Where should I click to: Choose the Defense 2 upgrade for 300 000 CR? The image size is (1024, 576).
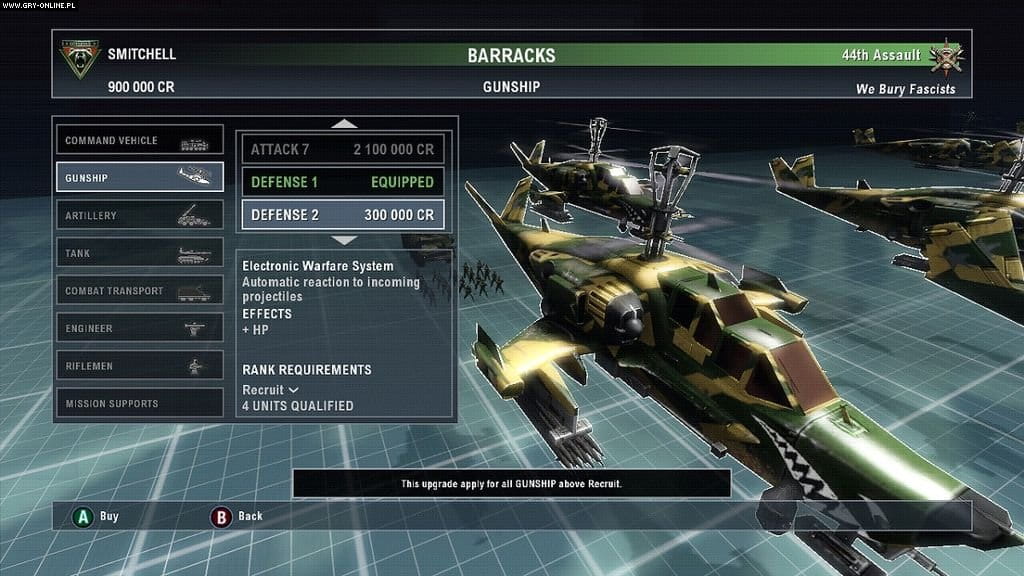[x=342, y=215]
